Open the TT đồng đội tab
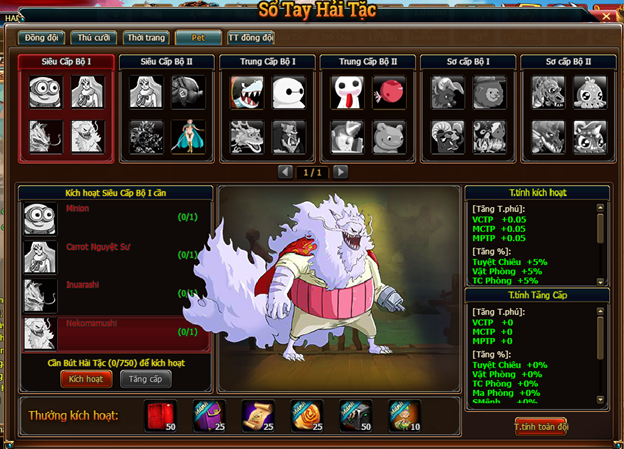The width and height of the screenshot is (624, 449). [x=250, y=38]
